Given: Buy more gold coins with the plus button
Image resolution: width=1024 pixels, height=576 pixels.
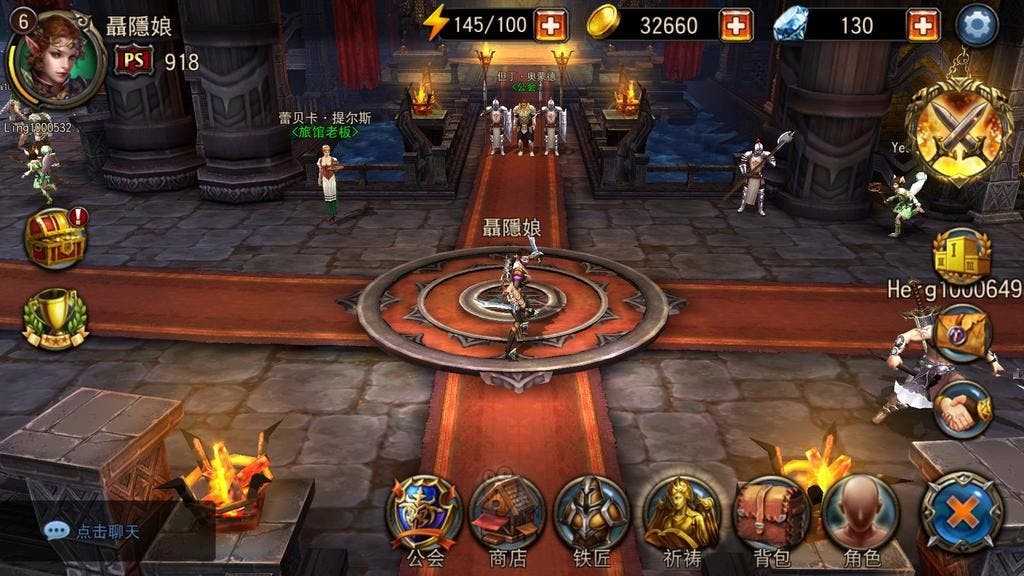Looking at the screenshot, I should pos(736,25).
